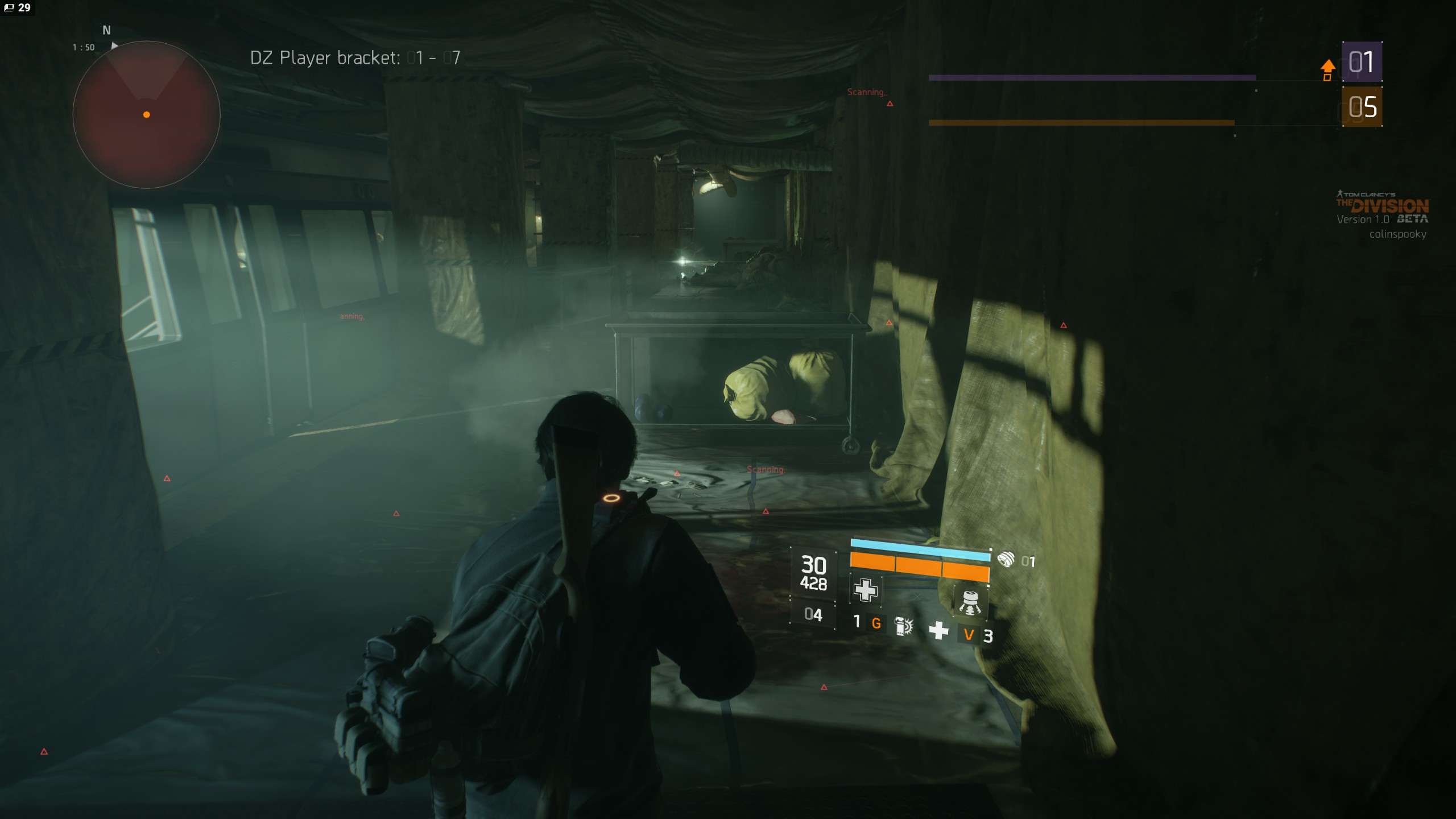Select the orange level 05 badge
The width and height of the screenshot is (1456, 819).
(x=1362, y=107)
